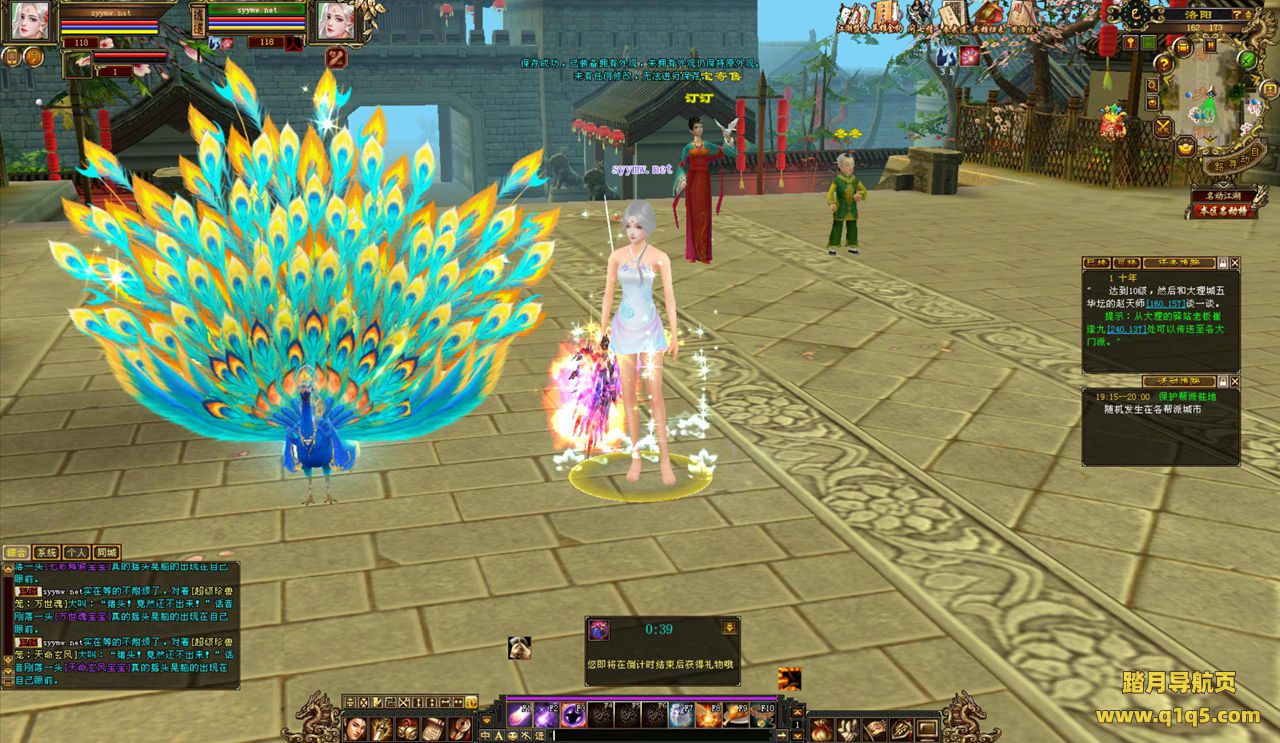Click the gift countdown icon in timer popup
Viewport: 1280px width, 743px height.
[600, 629]
